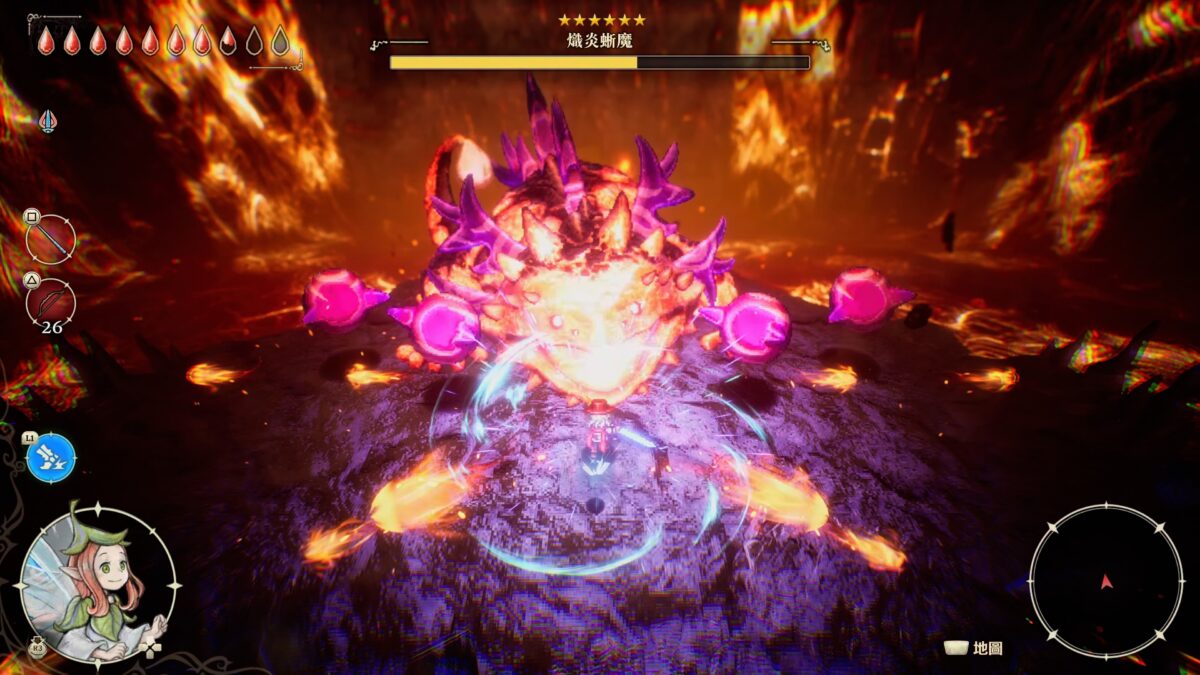Click the small blue crystal status icon
Image resolution: width=1200 pixels, height=675 pixels.
pyautogui.click(x=47, y=122)
